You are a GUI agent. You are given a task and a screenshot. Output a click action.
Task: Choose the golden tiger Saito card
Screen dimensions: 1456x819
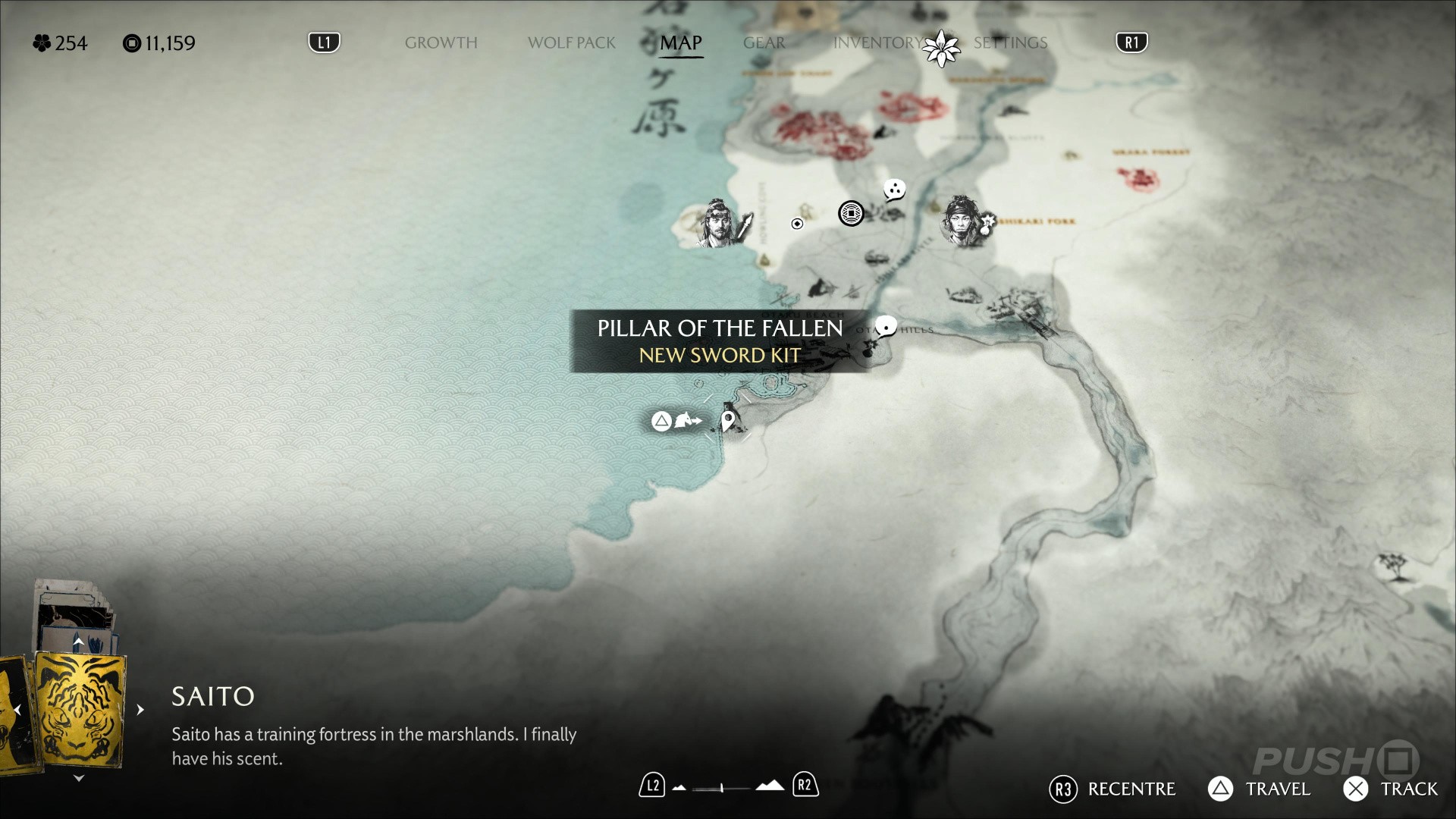click(x=80, y=711)
